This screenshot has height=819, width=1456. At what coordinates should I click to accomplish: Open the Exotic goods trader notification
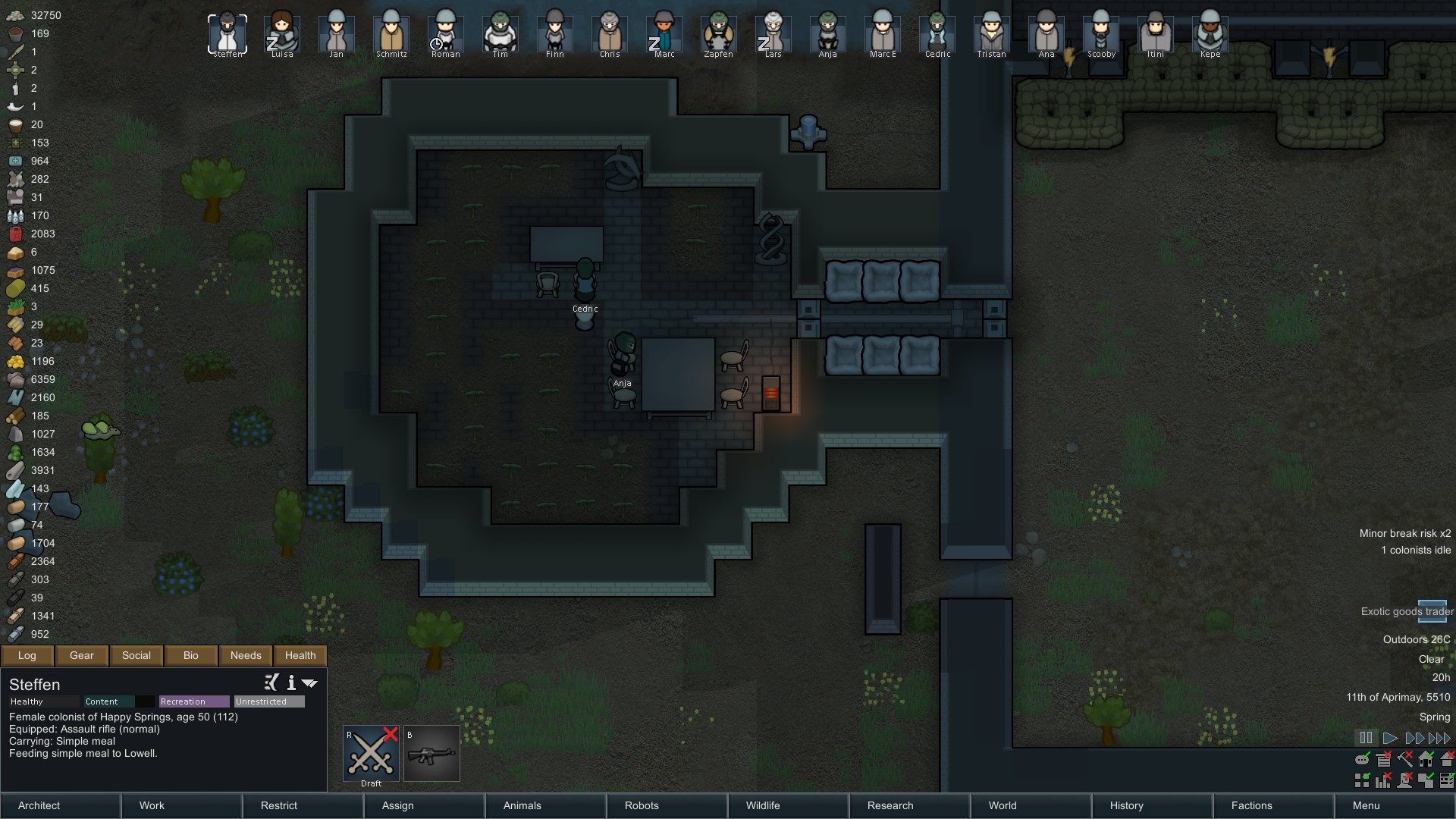point(1407,611)
